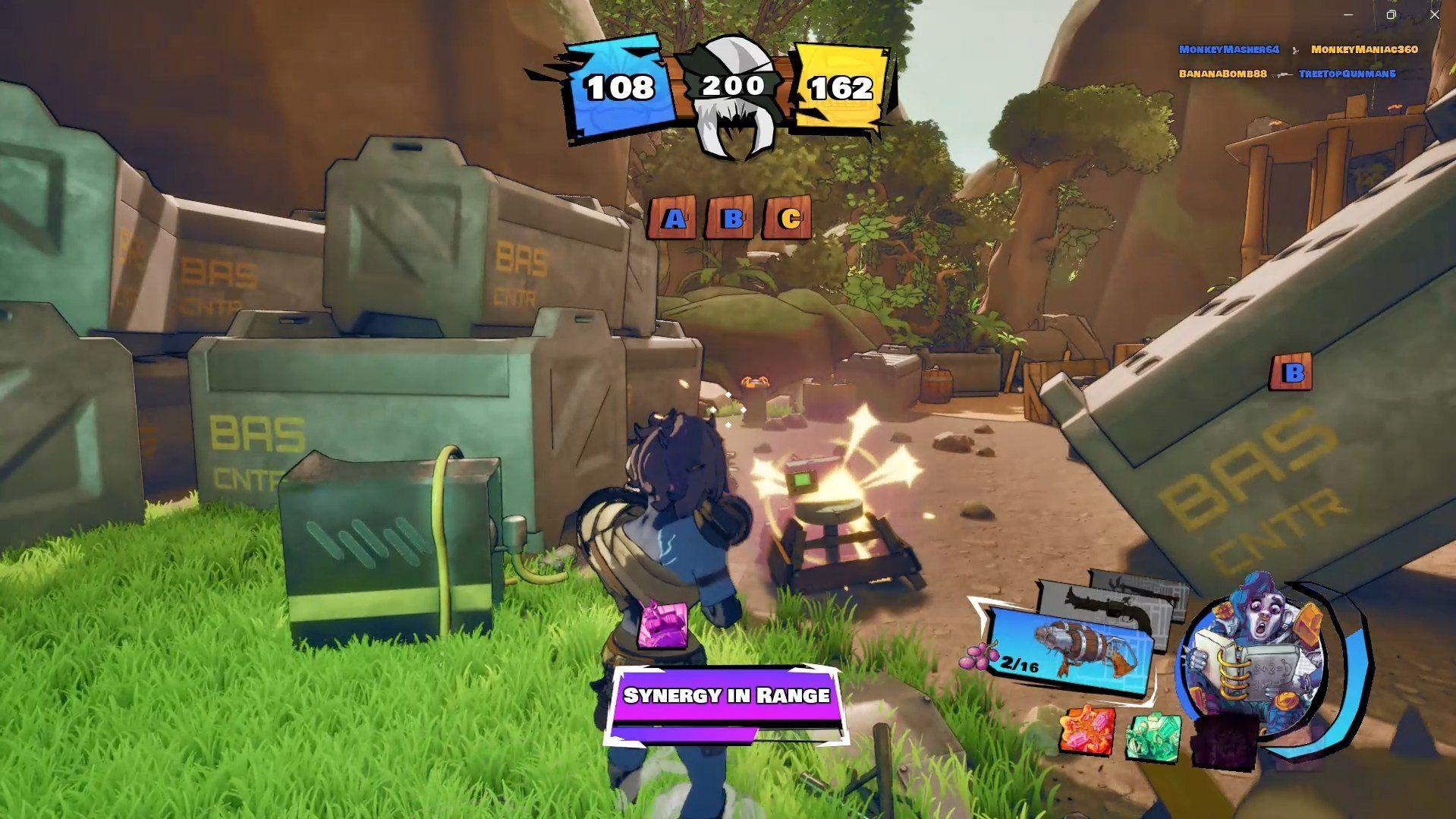This screenshot has width=1456, height=819.
Task: Click the Synergy in Range banner
Action: 726,696
